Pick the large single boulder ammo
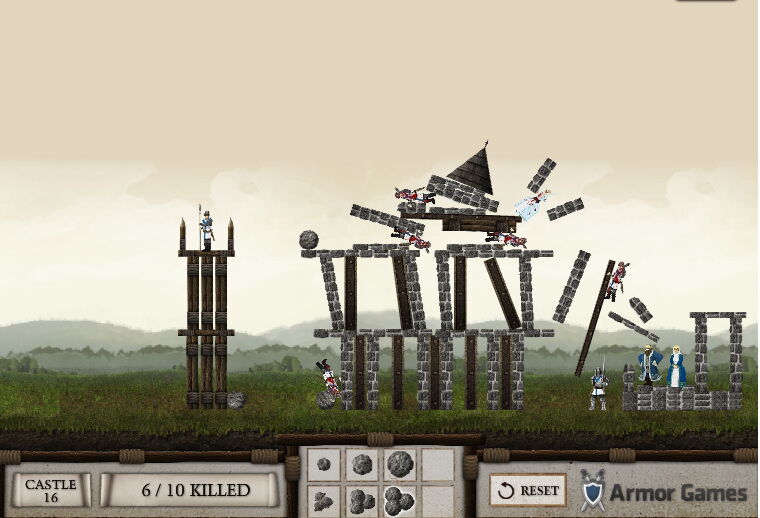760x518 pixels. pos(399,464)
